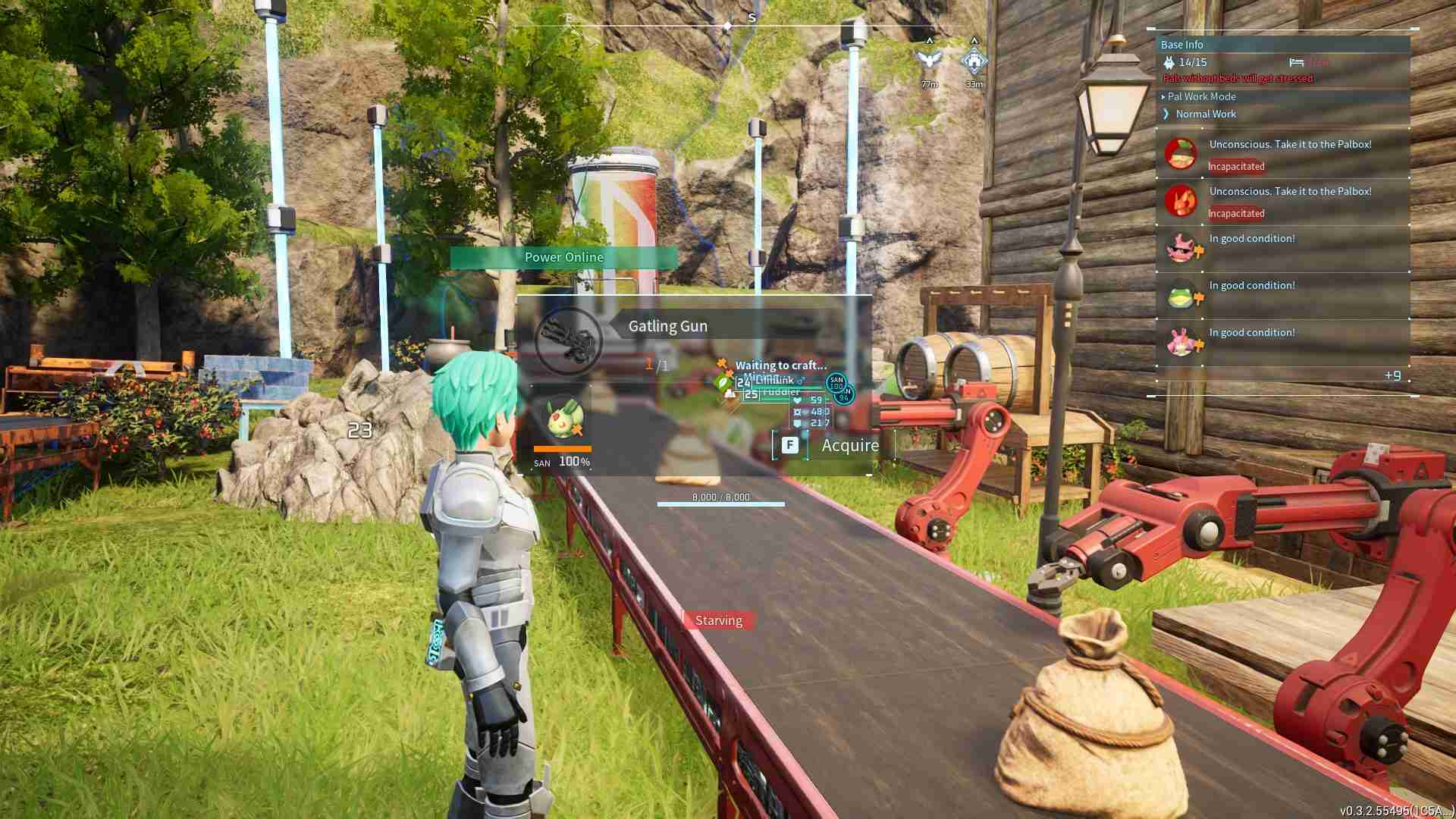
Task: Click the Power Online banner
Action: click(563, 257)
